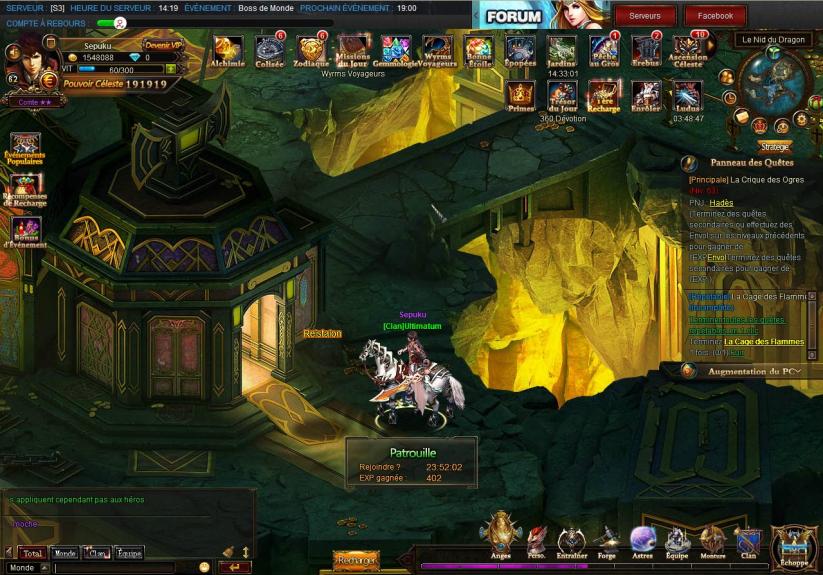Open the Zodiaque icon
The image size is (823, 575).
click(312, 49)
